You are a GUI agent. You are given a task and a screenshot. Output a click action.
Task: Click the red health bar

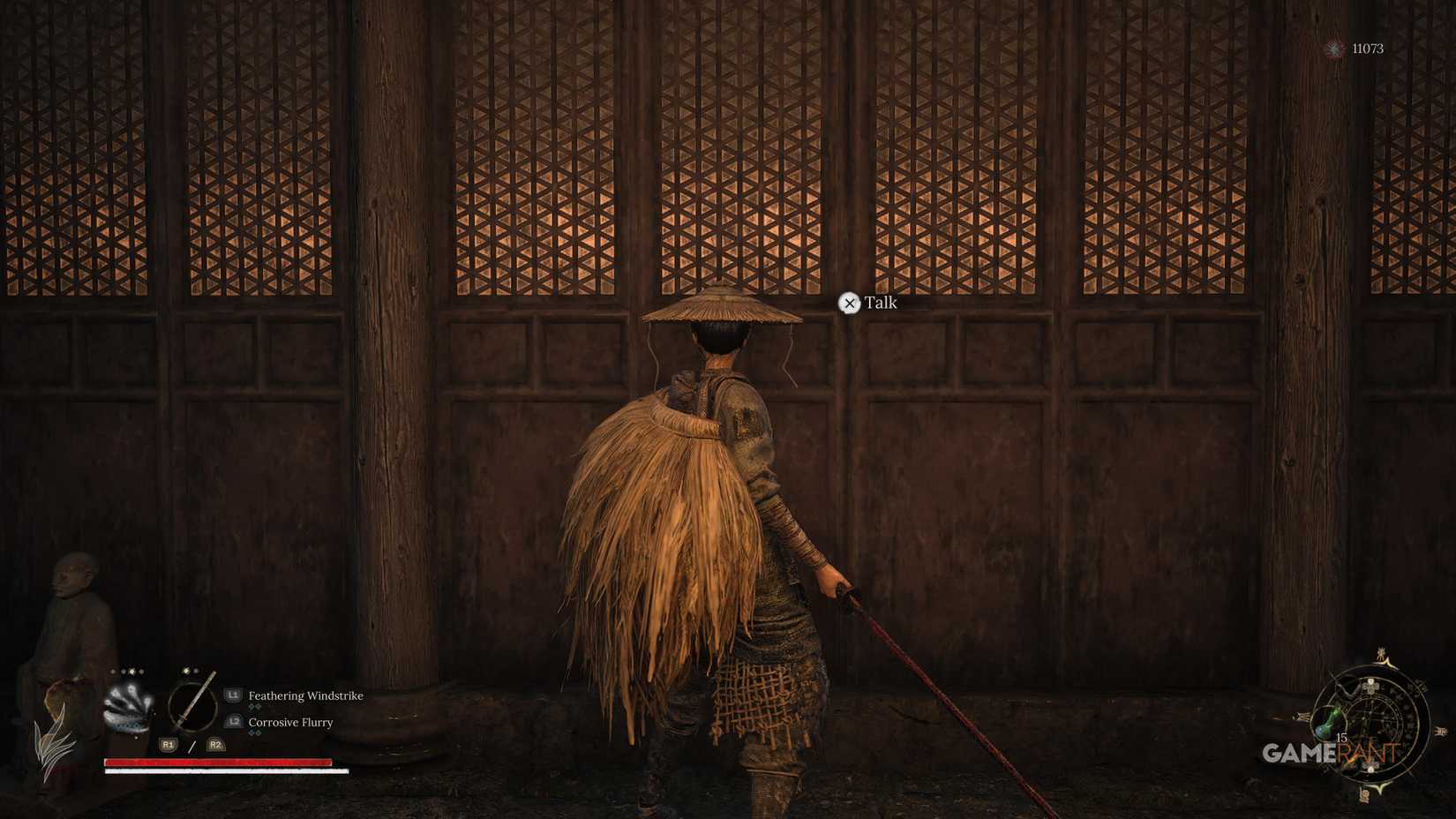click(x=218, y=763)
